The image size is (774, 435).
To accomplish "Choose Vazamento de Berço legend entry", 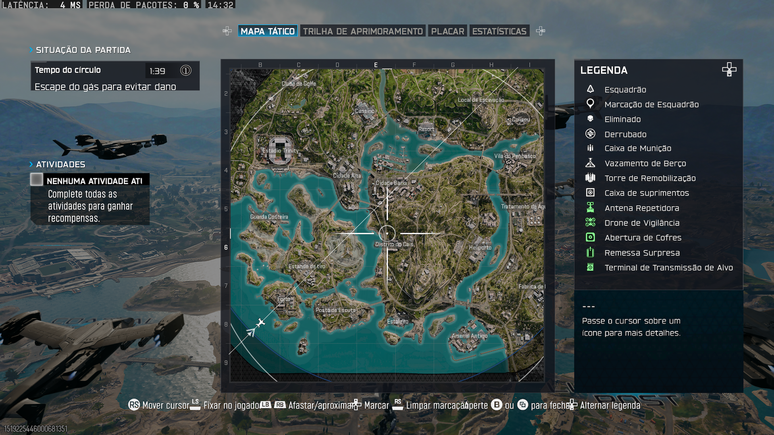I will [645, 163].
